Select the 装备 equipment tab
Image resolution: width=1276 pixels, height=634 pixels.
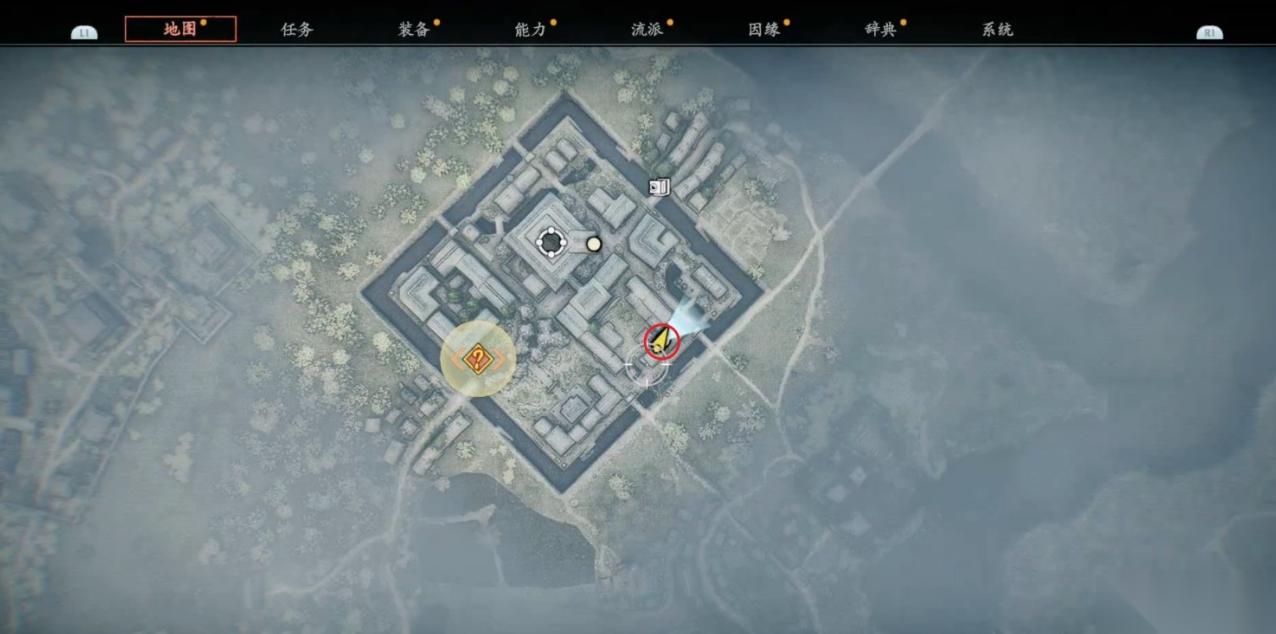(x=414, y=29)
